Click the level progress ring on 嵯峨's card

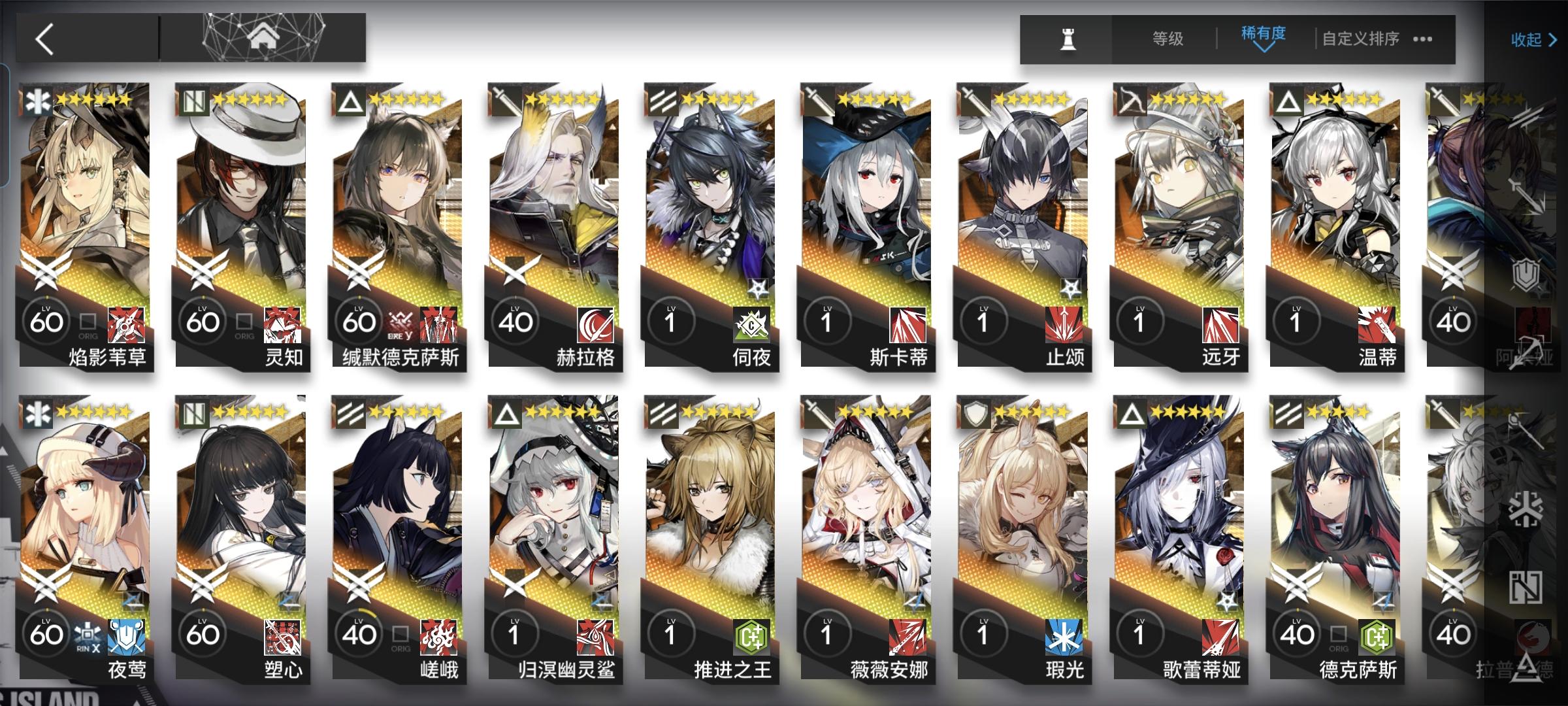click(x=358, y=633)
